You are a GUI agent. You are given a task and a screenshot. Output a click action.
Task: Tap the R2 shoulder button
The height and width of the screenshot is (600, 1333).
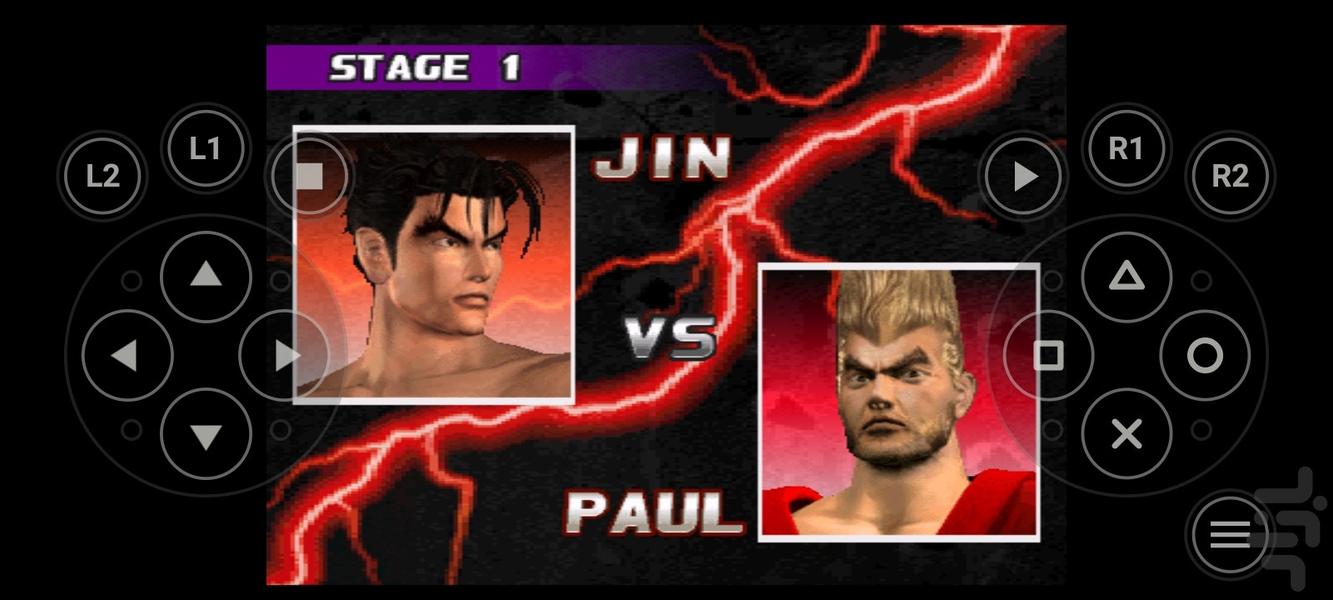coord(1230,176)
